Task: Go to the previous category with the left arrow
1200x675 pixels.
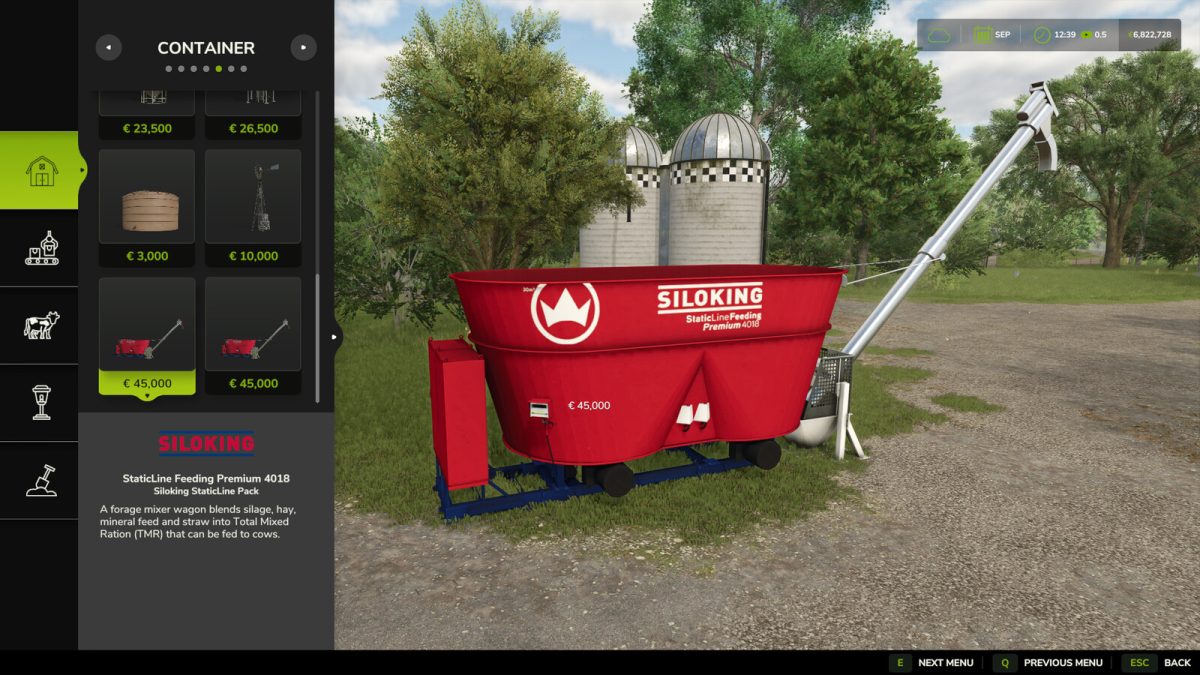Action: (108, 47)
